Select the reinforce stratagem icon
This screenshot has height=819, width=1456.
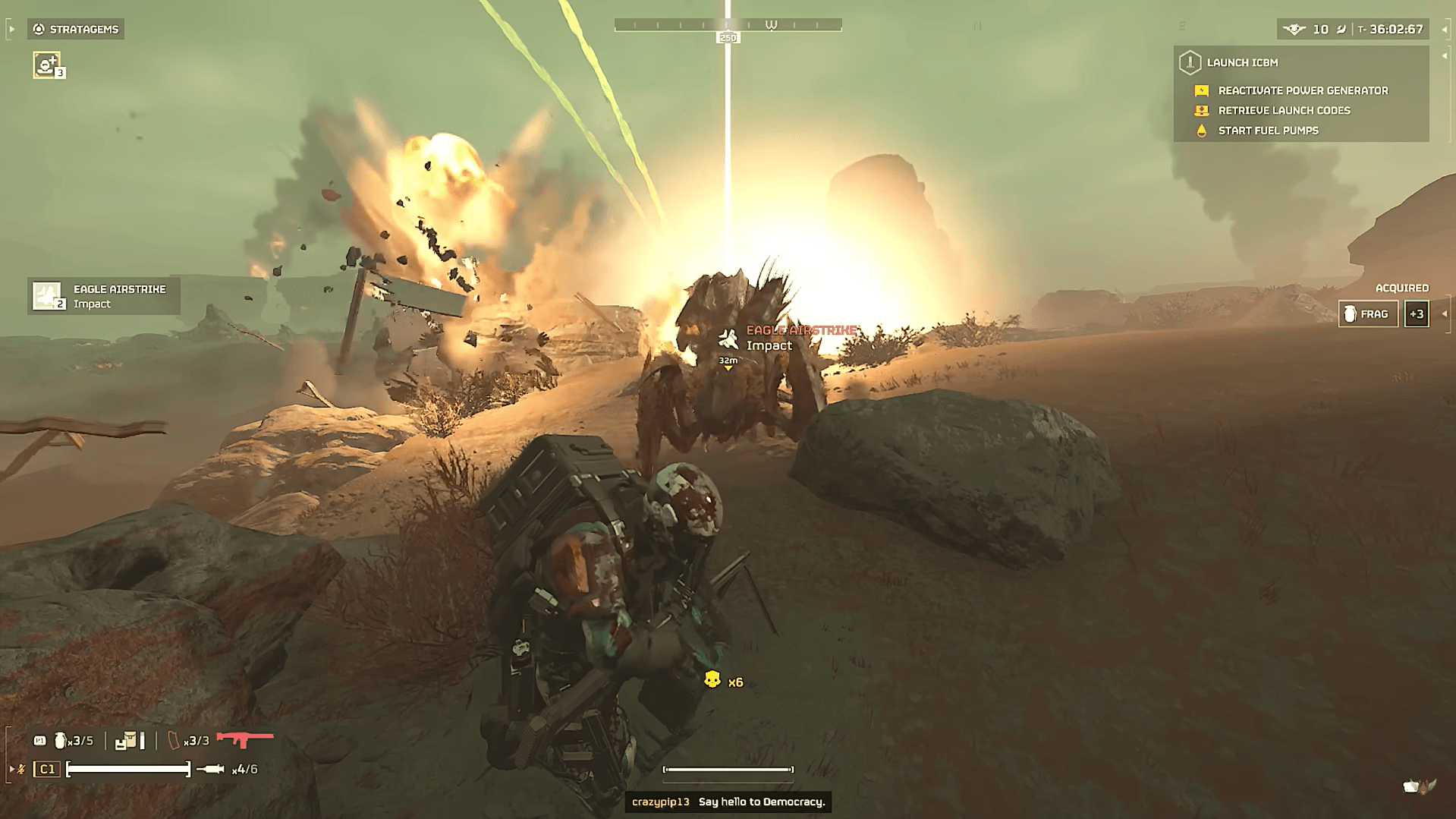tap(47, 65)
